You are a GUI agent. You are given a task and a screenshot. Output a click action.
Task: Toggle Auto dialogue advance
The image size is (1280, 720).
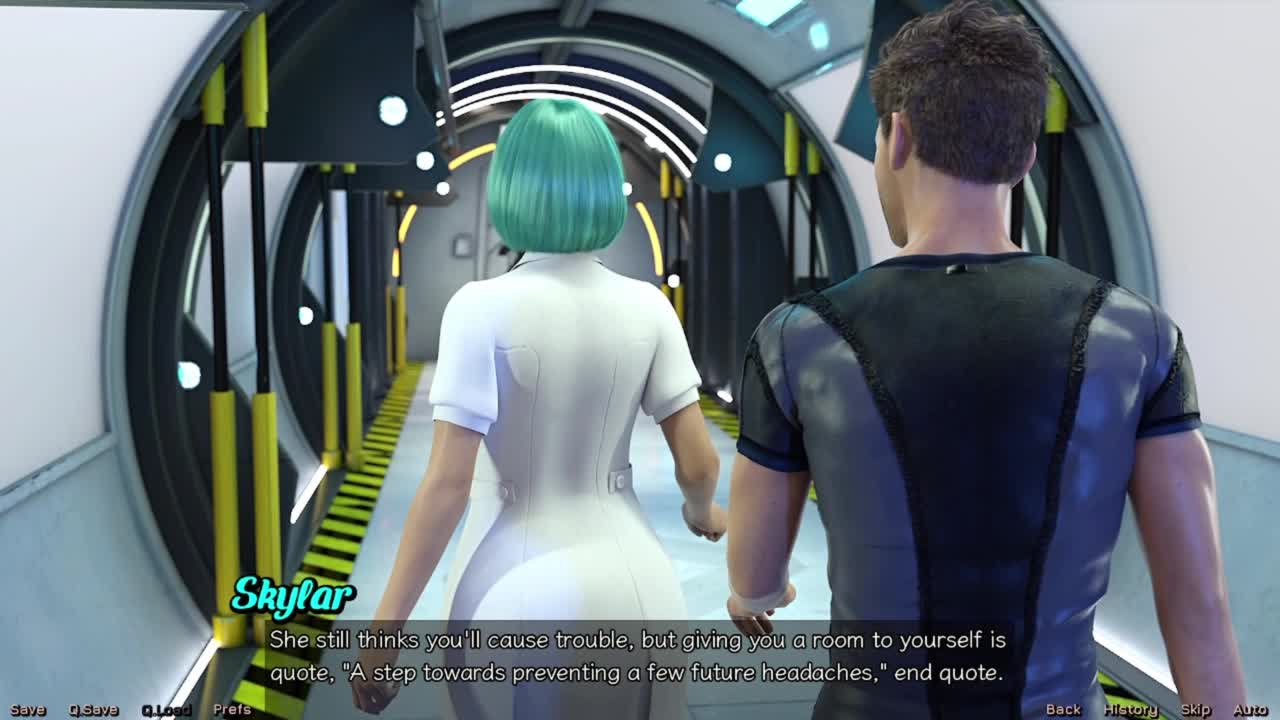1250,710
